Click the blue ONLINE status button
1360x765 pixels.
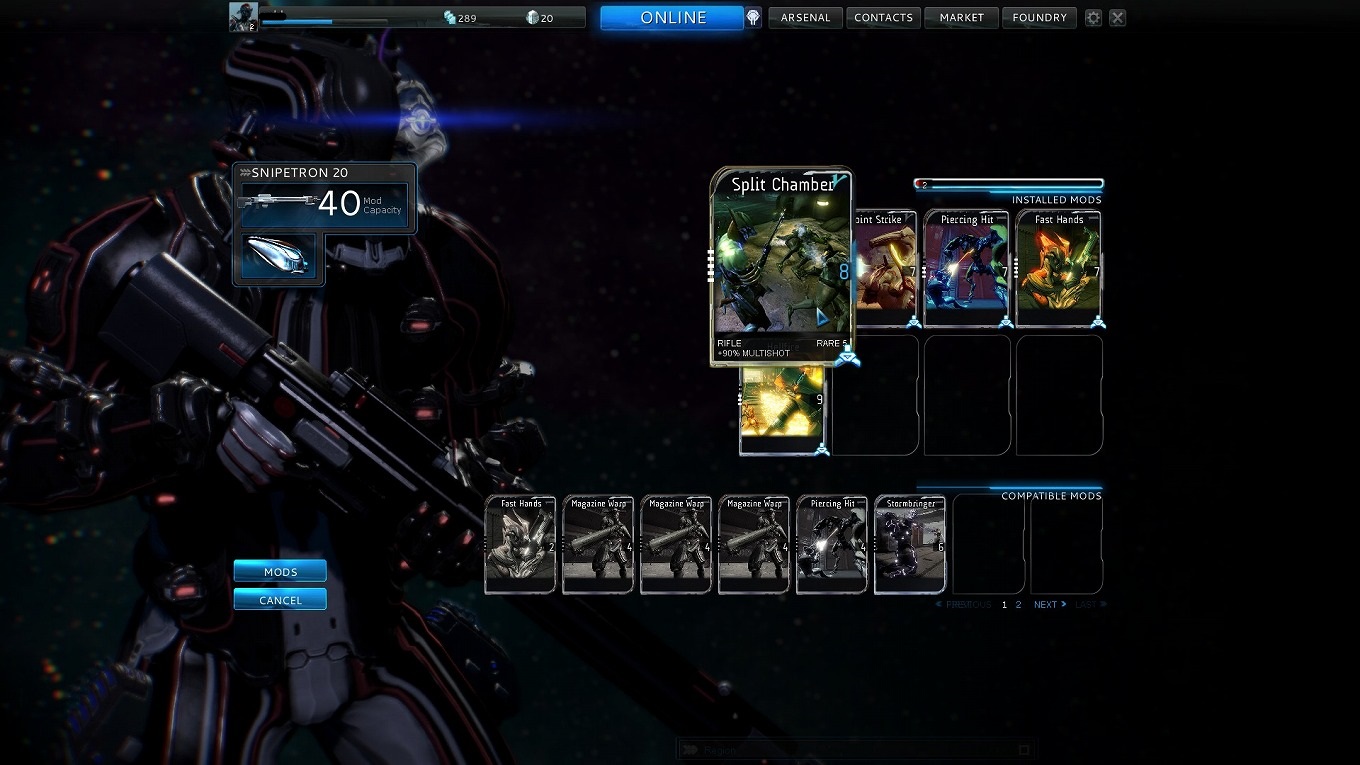(672, 18)
